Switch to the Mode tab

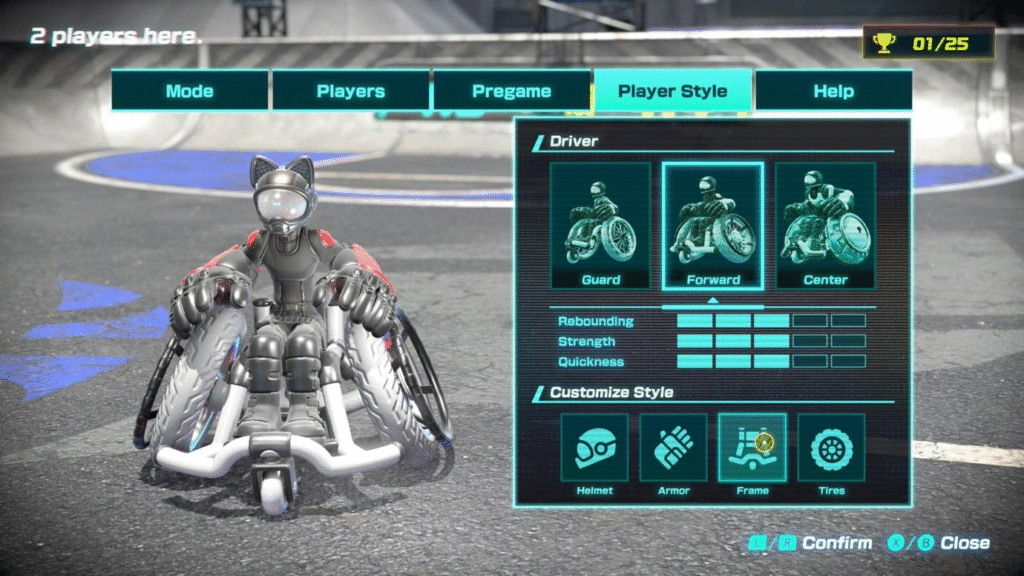point(189,91)
